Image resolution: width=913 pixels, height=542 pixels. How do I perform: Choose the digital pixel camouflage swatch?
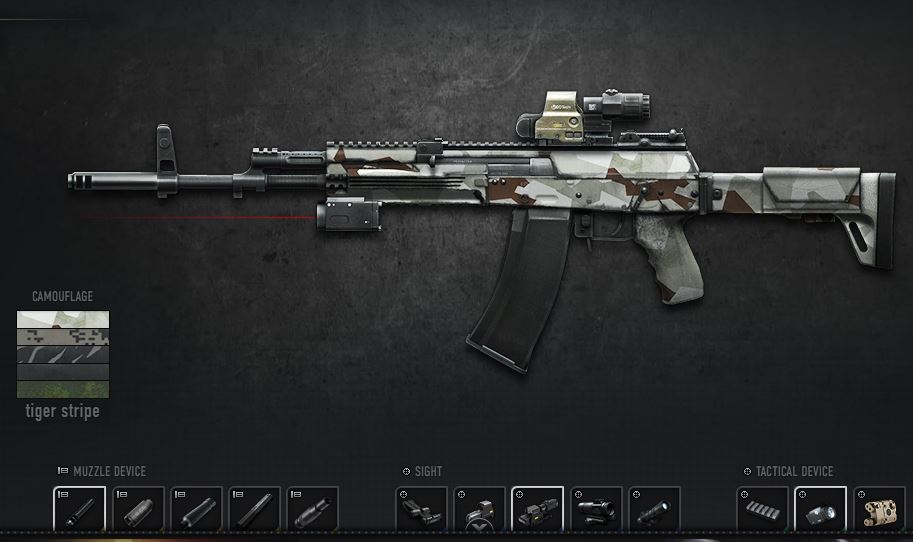point(62,337)
